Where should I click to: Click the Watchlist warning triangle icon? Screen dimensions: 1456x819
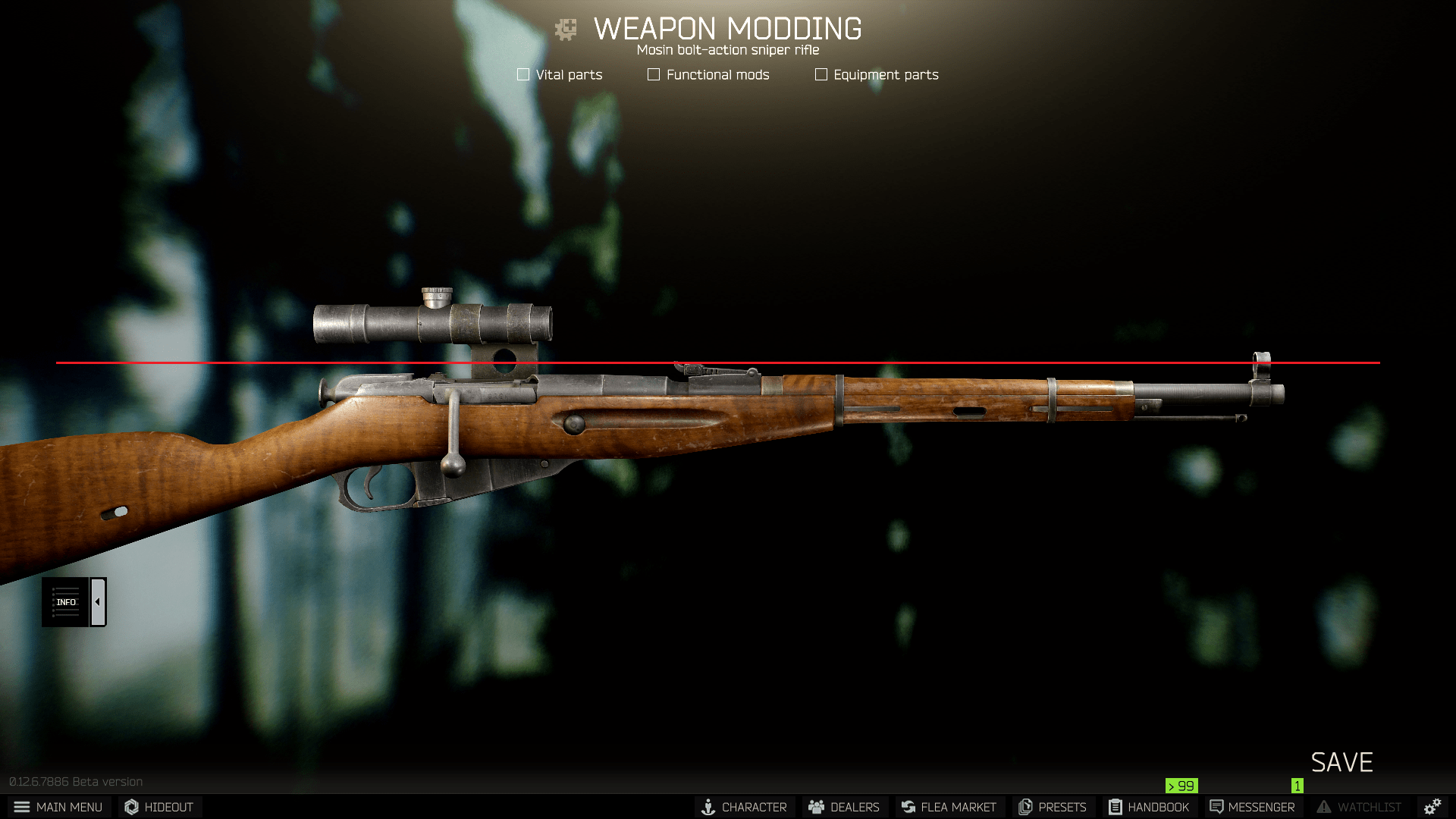(x=1323, y=807)
